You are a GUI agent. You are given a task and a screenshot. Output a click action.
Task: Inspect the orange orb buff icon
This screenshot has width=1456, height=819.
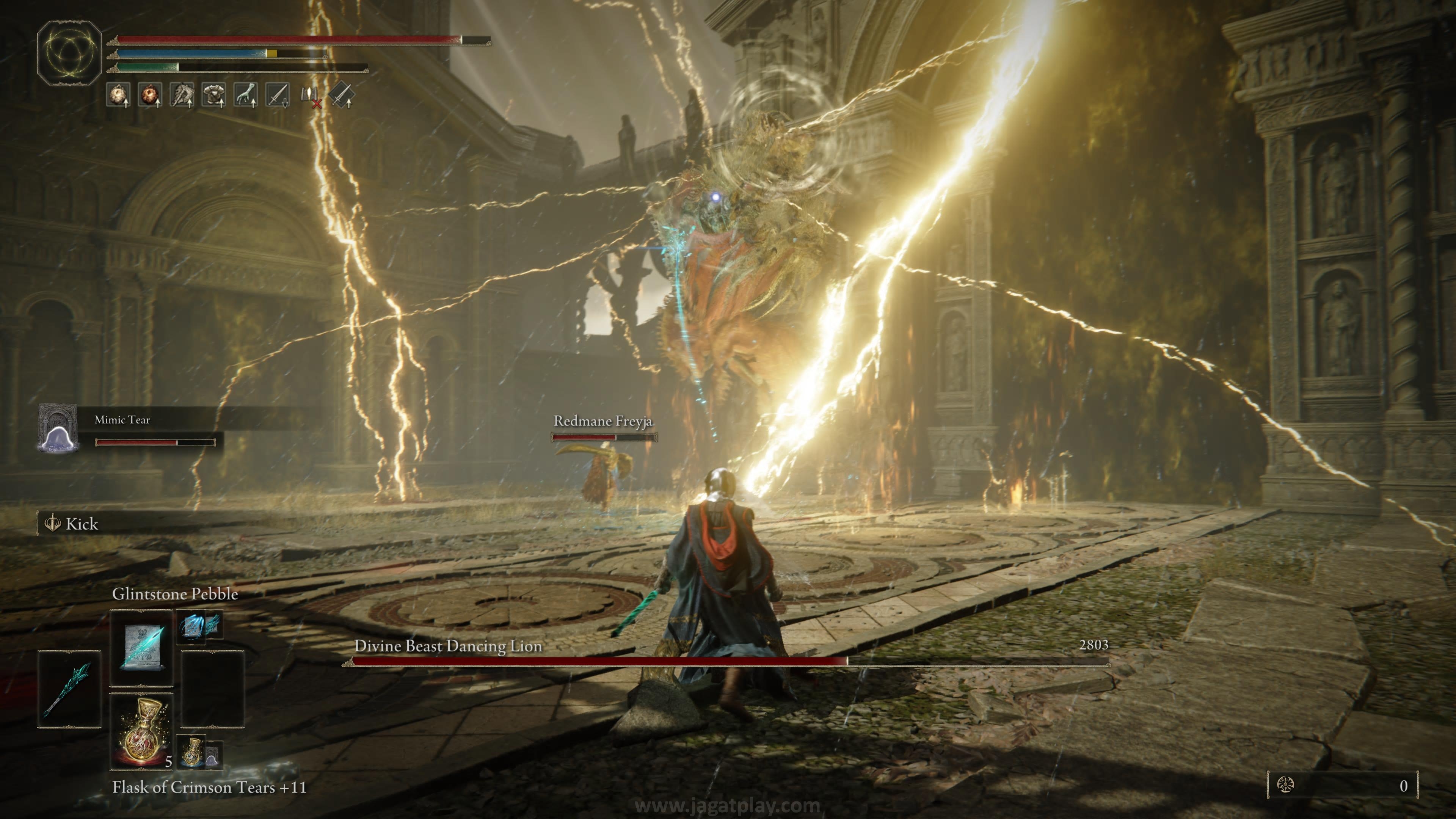tap(150, 95)
